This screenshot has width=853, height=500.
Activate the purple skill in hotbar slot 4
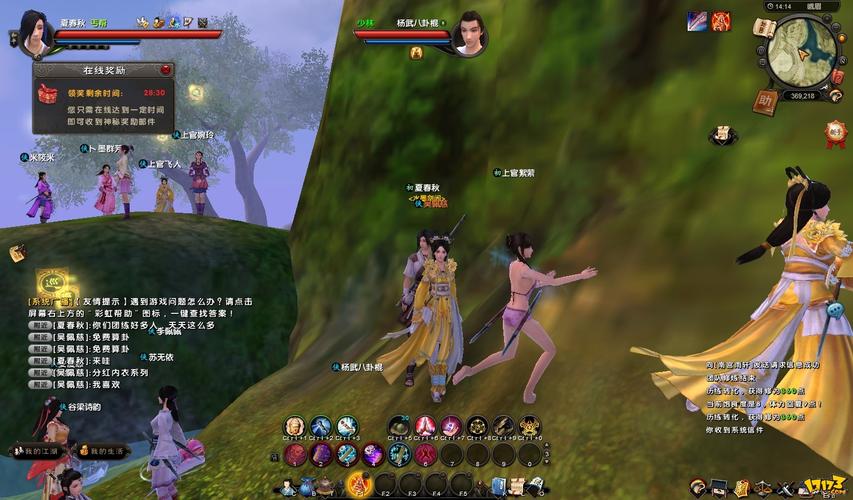[x=374, y=455]
